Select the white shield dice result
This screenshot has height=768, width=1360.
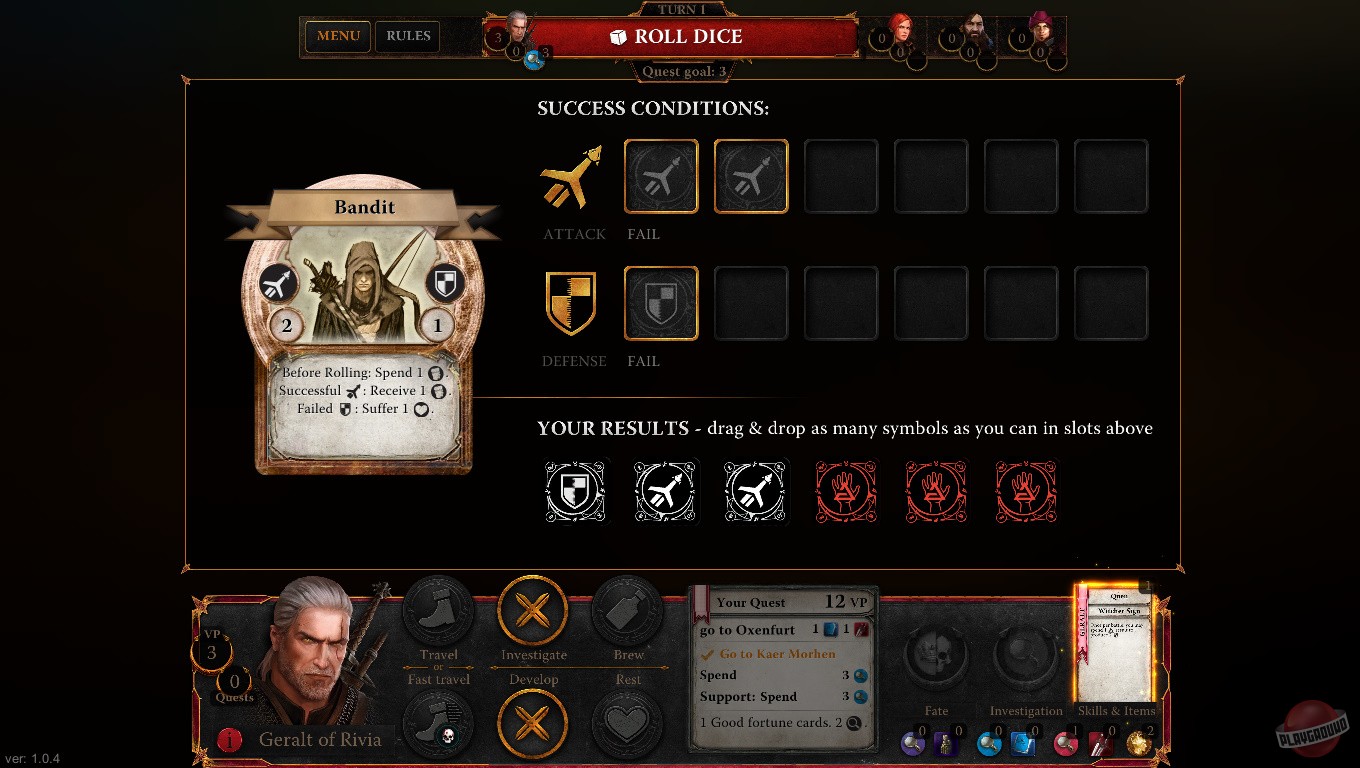click(x=576, y=491)
